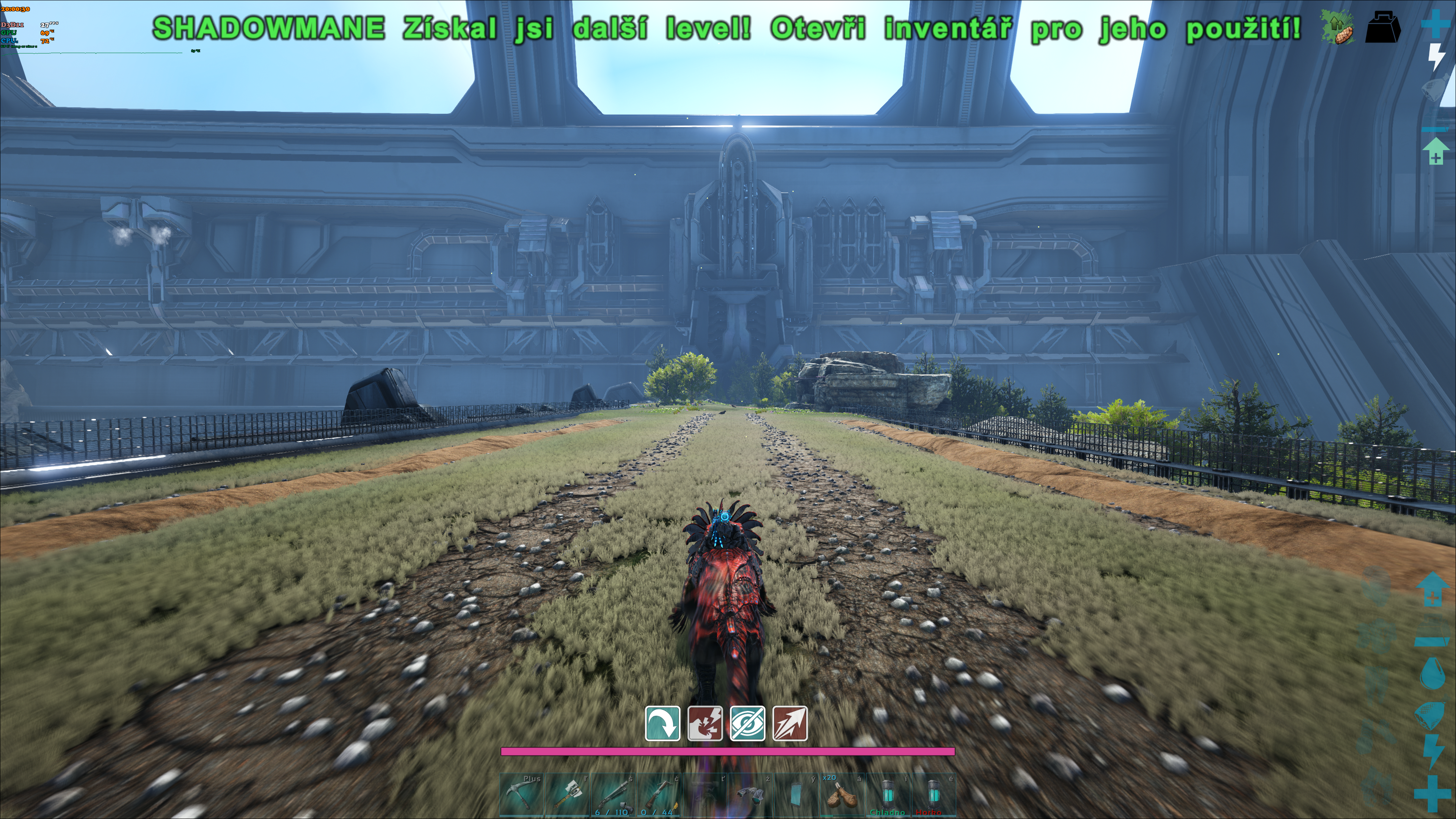Select the rifle slot showing 0/44
Viewport: 1456px width, 819px height.
(x=659, y=795)
